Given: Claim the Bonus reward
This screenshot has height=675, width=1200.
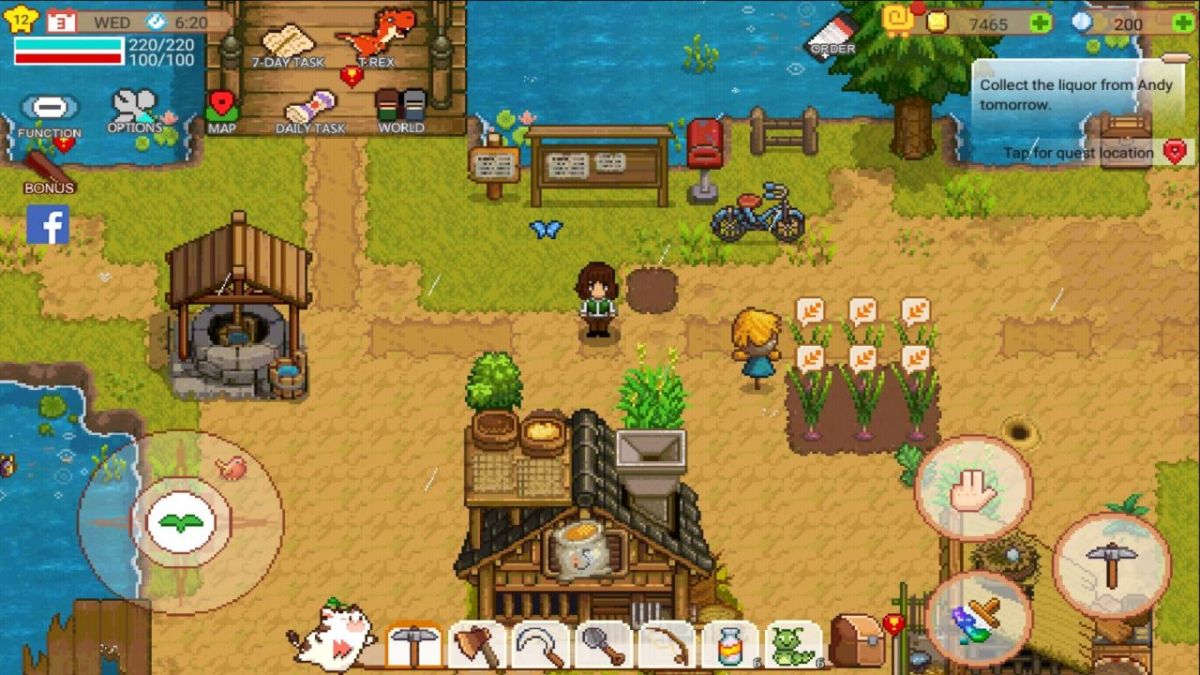Looking at the screenshot, I should pyautogui.click(x=48, y=170).
